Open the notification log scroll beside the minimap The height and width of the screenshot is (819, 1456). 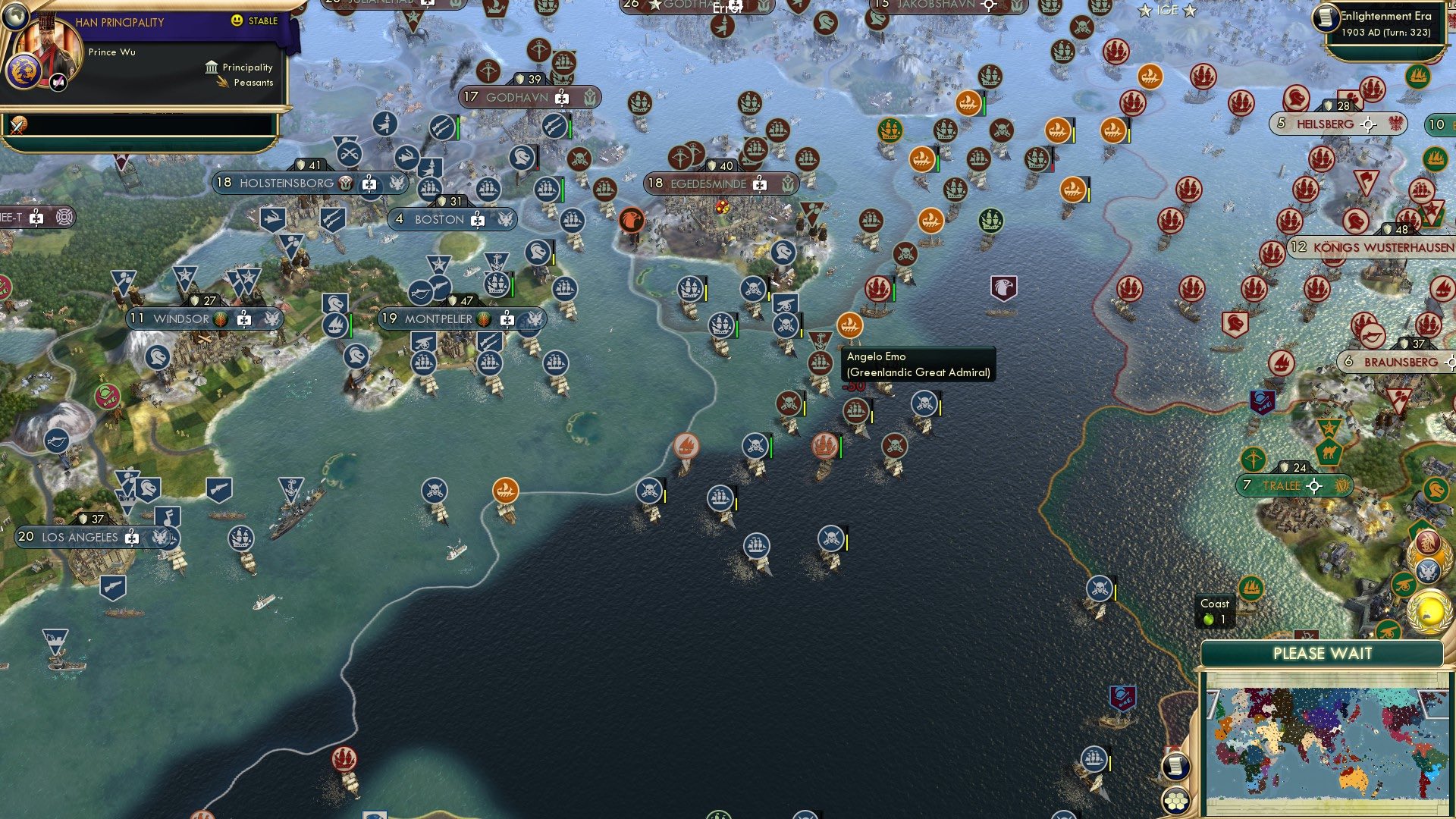point(1176,766)
